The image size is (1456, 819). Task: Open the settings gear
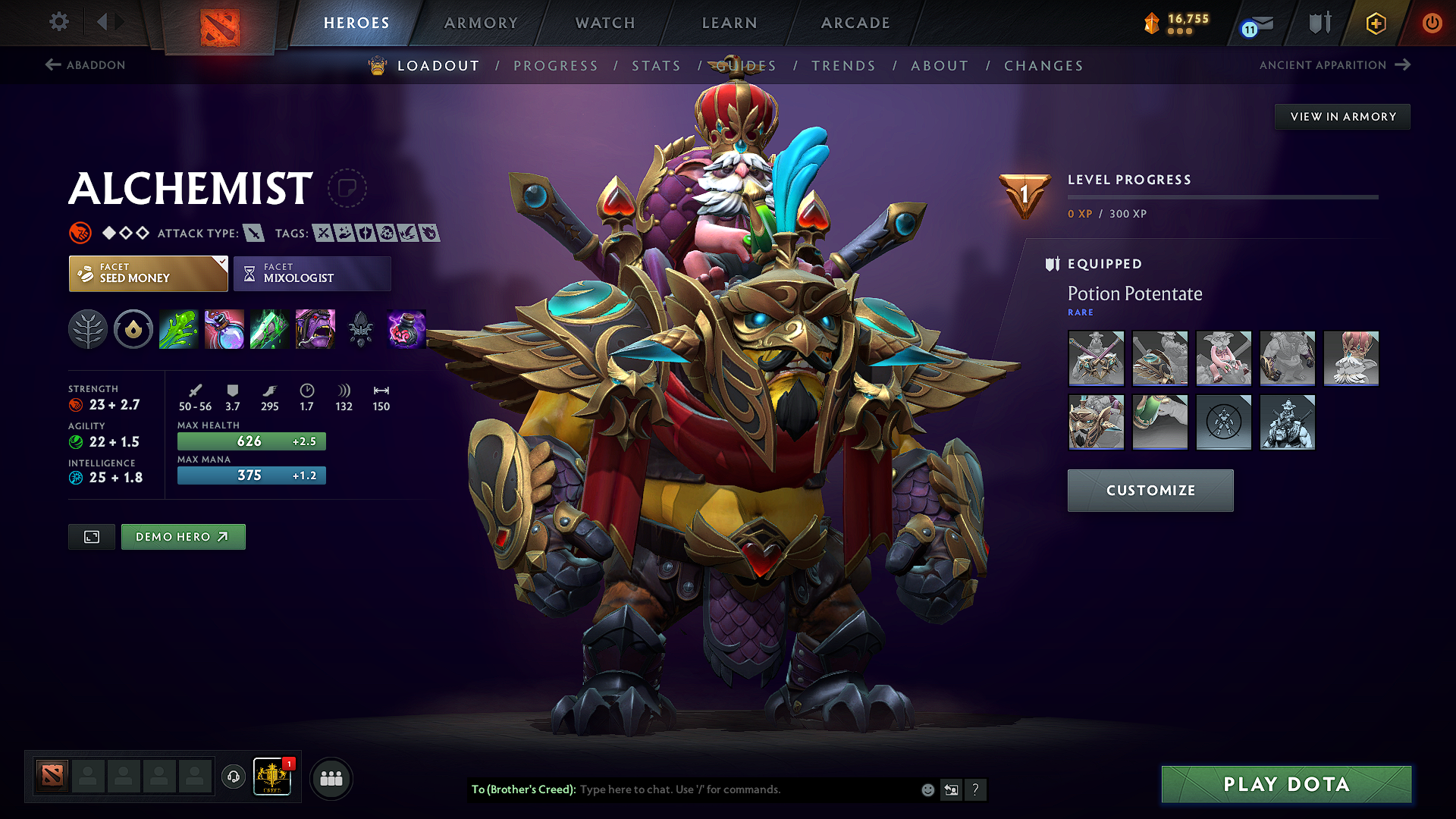click(x=58, y=22)
